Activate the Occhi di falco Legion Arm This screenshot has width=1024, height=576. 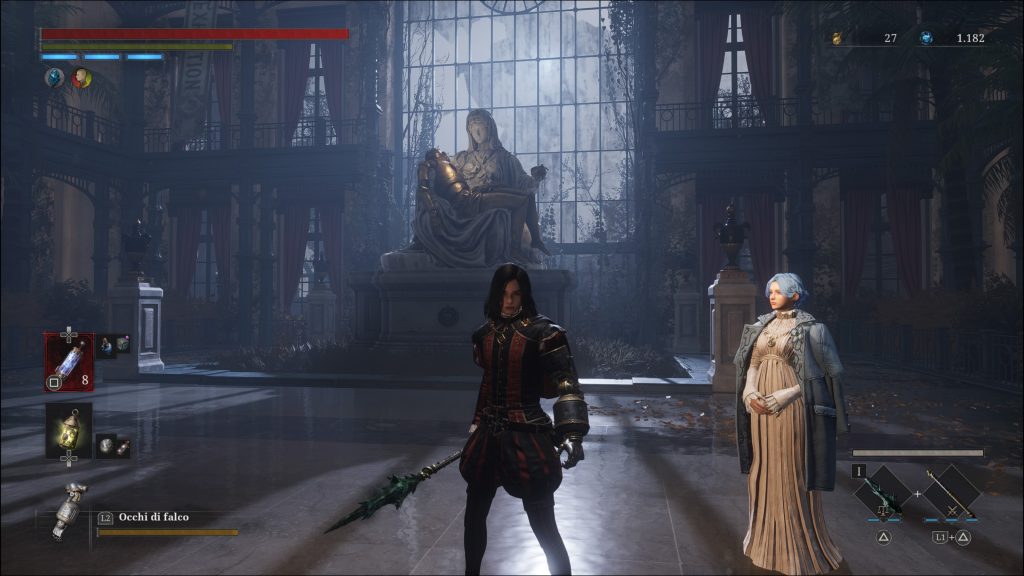(x=69, y=511)
